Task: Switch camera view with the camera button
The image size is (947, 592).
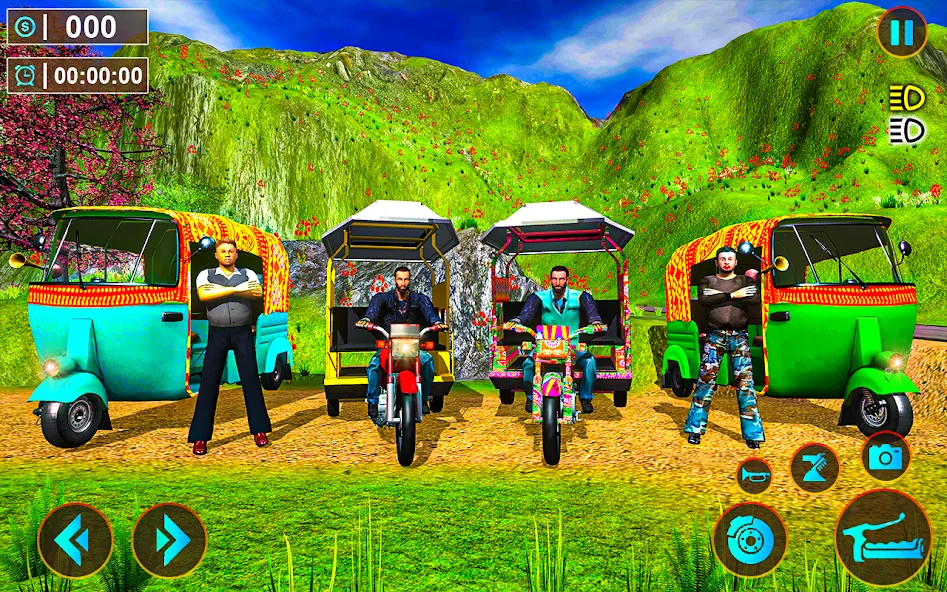Action: [x=885, y=457]
